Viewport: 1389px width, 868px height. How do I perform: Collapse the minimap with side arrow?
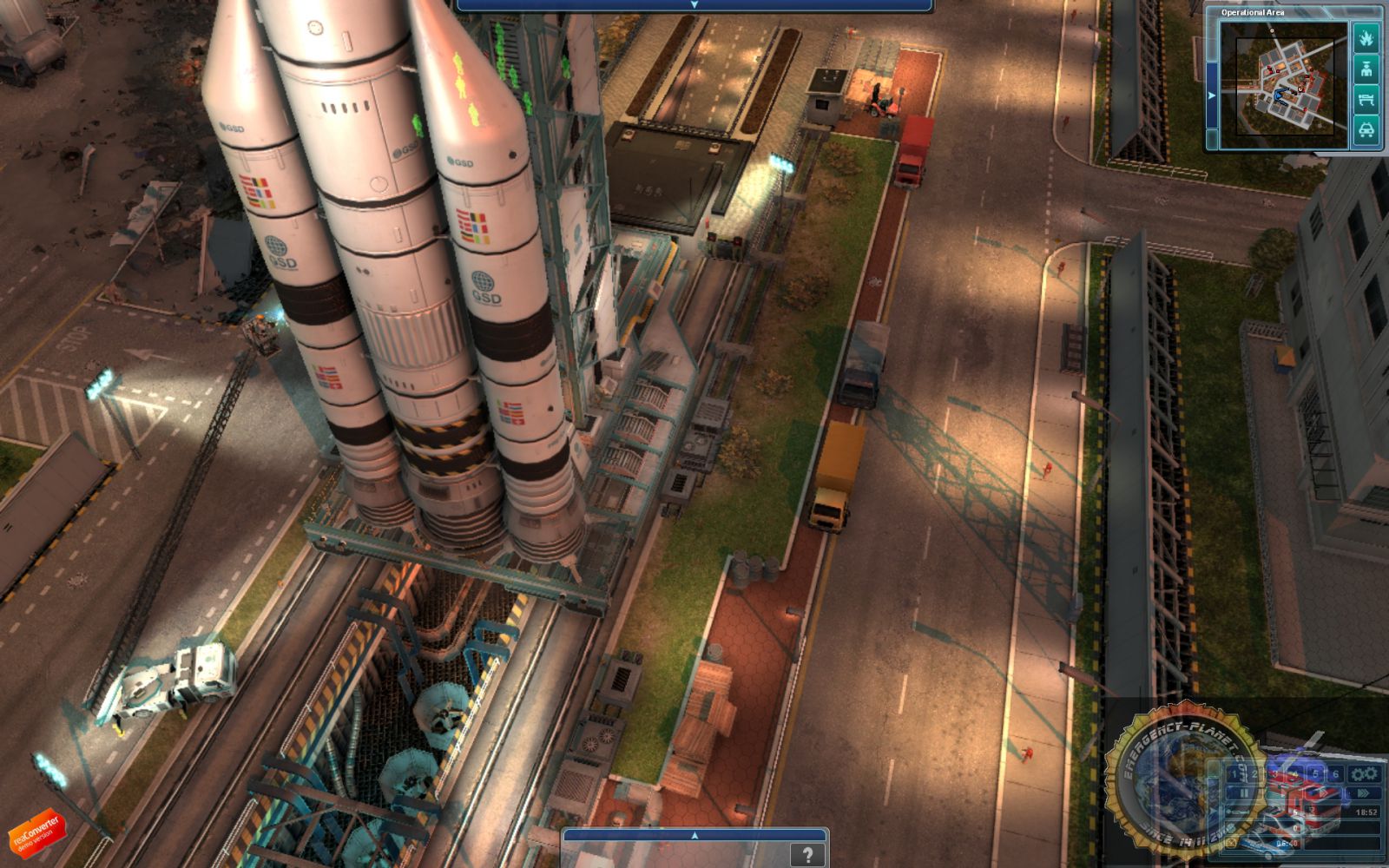(x=1212, y=95)
